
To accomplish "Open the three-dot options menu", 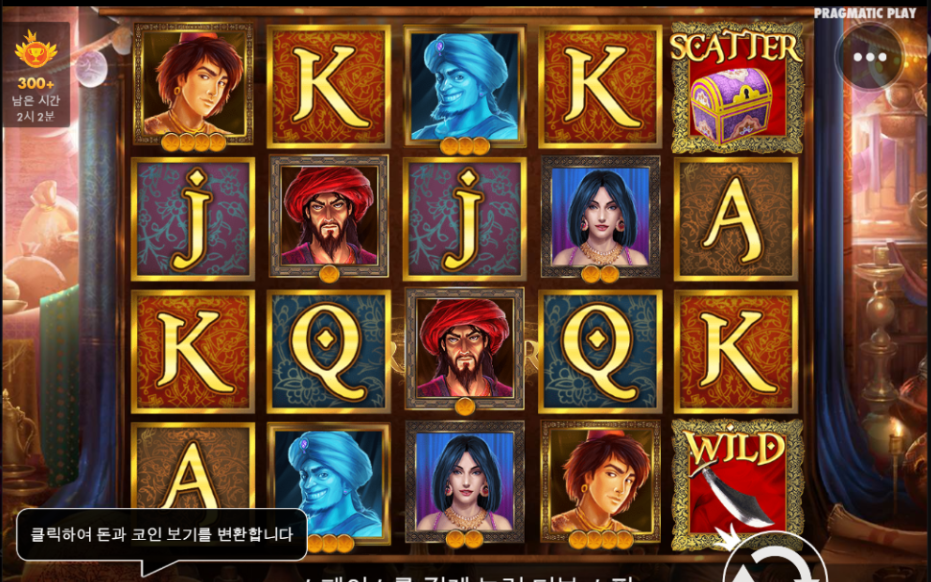I will (x=870, y=57).
